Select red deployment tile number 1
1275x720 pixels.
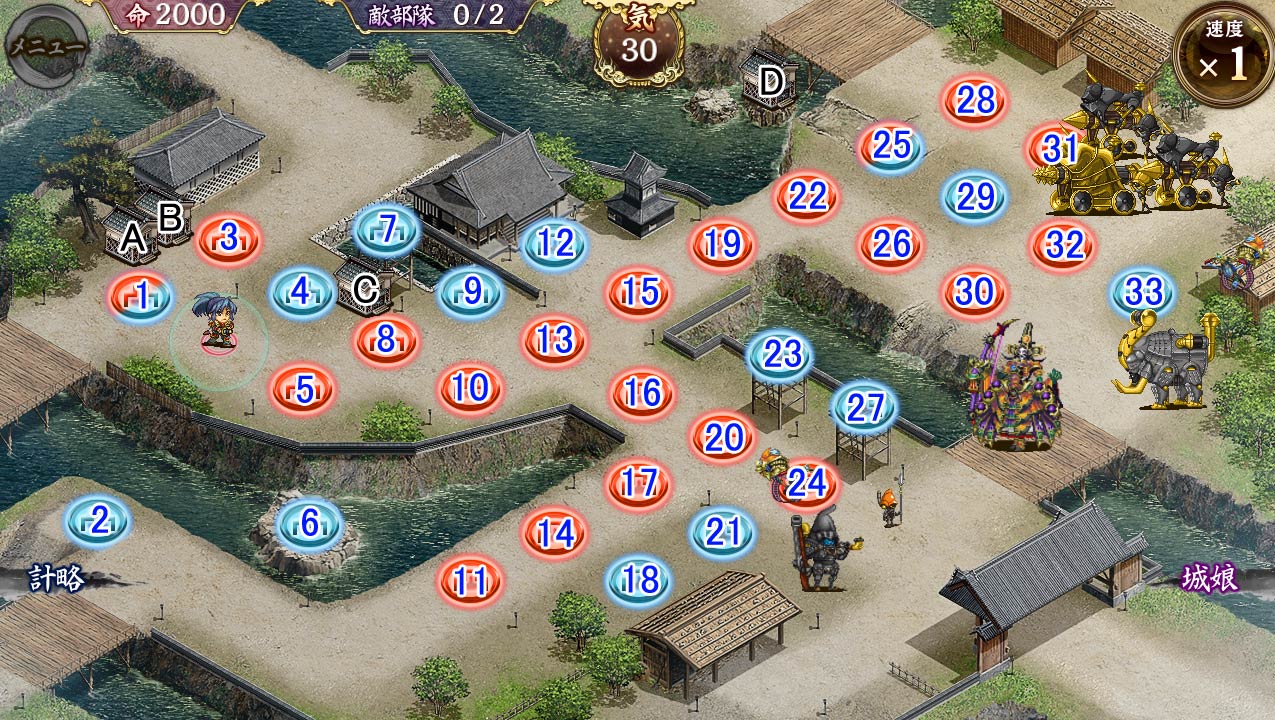(141, 296)
